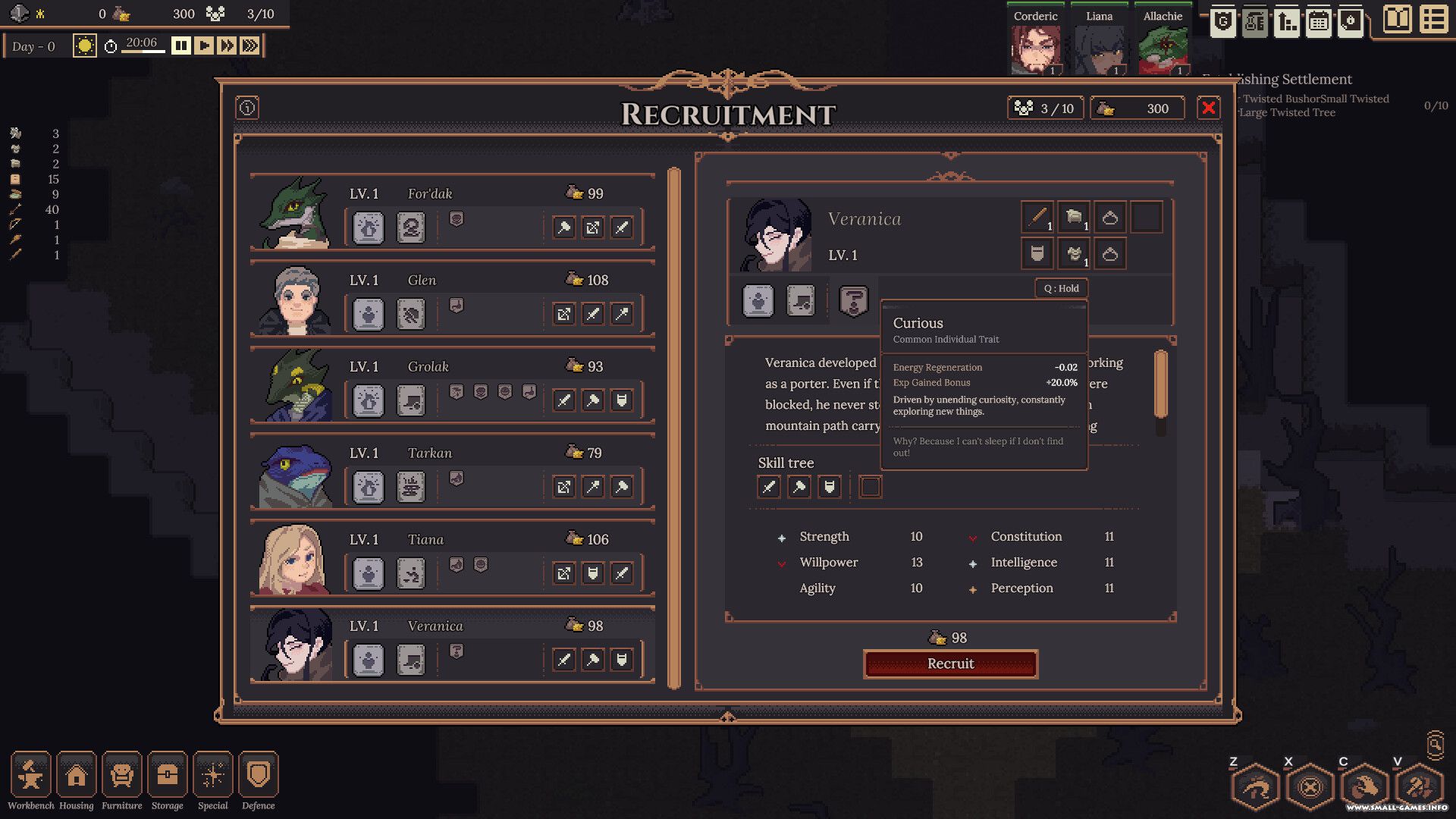Open the Housing build category

coord(77,775)
